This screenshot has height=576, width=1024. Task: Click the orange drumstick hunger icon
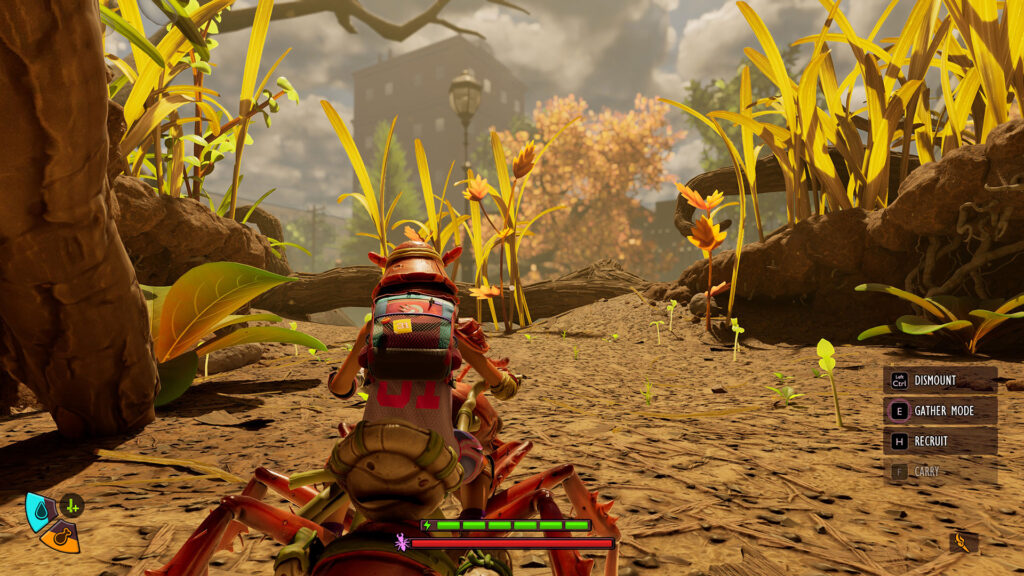(61, 537)
